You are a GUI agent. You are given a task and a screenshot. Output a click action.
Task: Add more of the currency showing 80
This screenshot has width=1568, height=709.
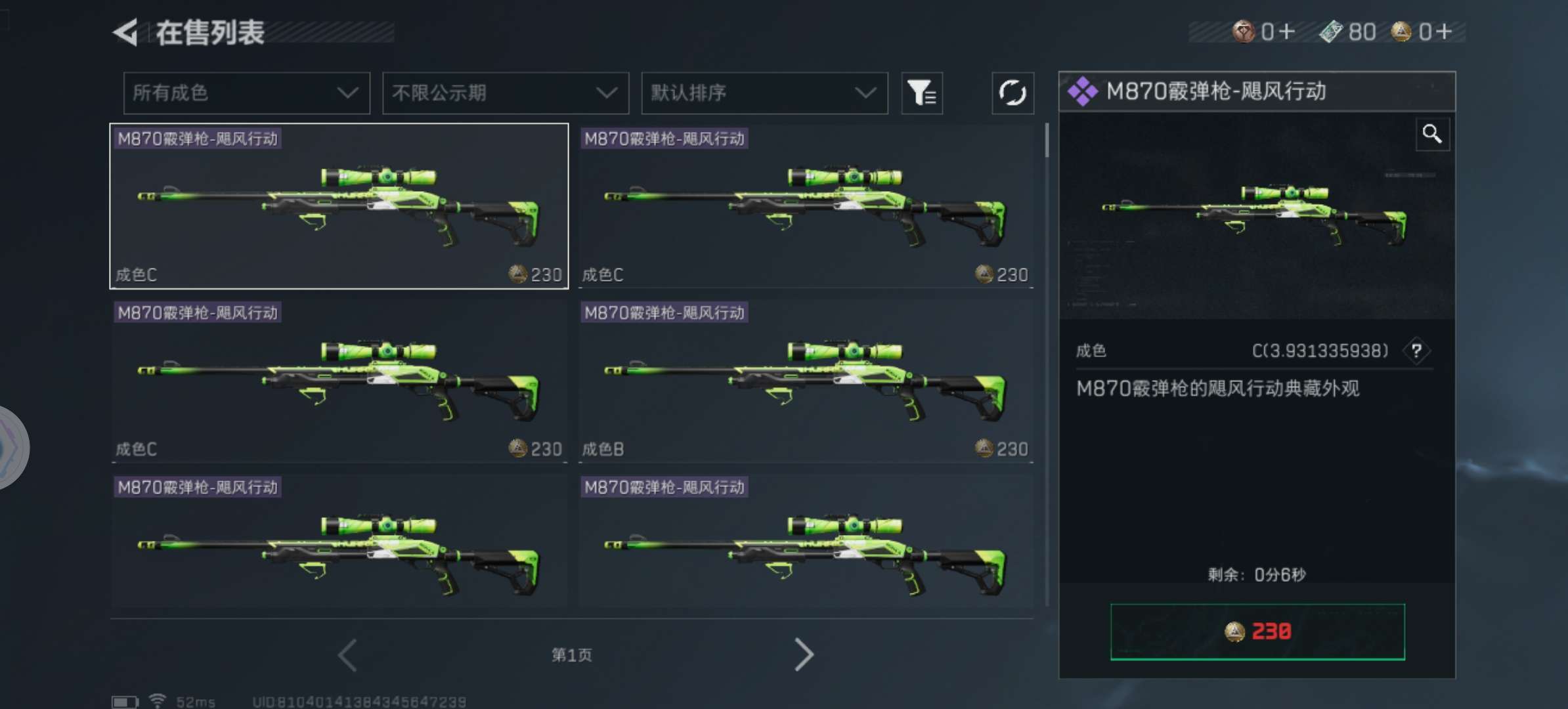coord(1349,32)
